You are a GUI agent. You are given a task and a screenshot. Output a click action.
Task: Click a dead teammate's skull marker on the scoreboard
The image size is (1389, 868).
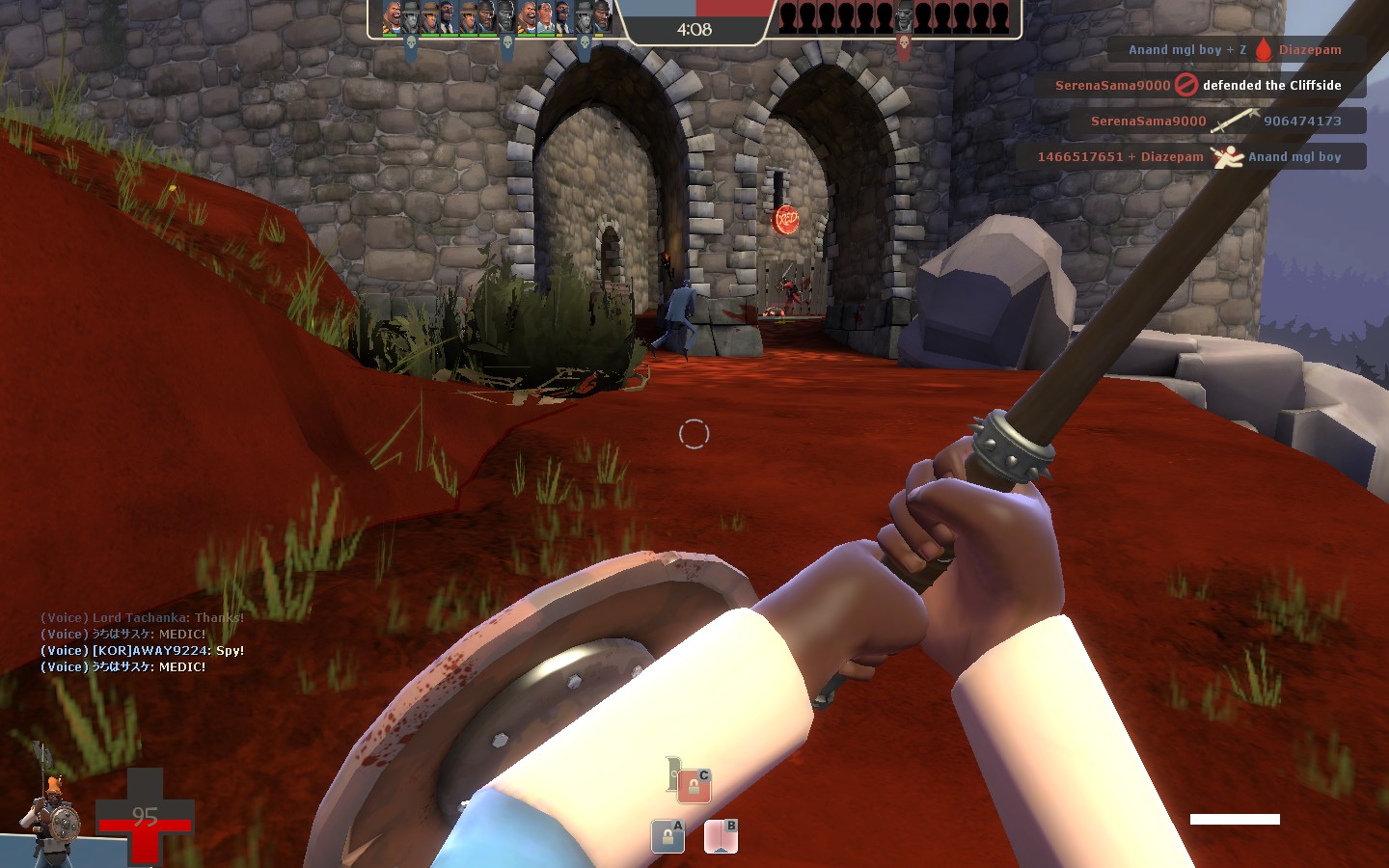(x=508, y=41)
